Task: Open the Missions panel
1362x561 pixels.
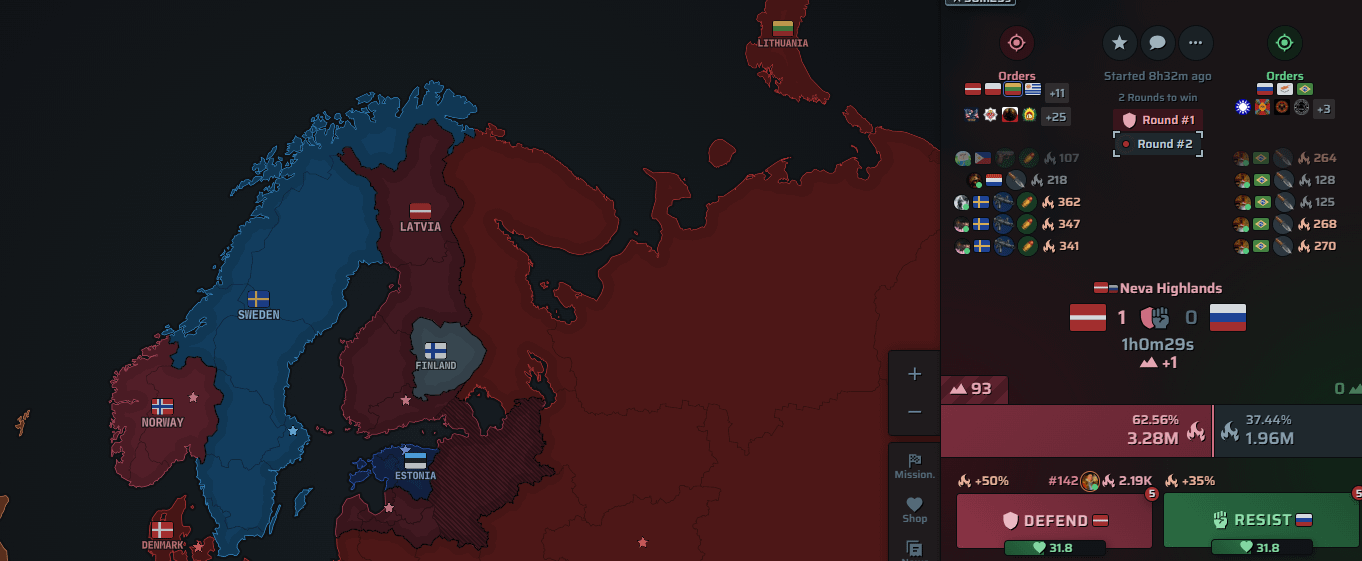Action: click(914, 466)
